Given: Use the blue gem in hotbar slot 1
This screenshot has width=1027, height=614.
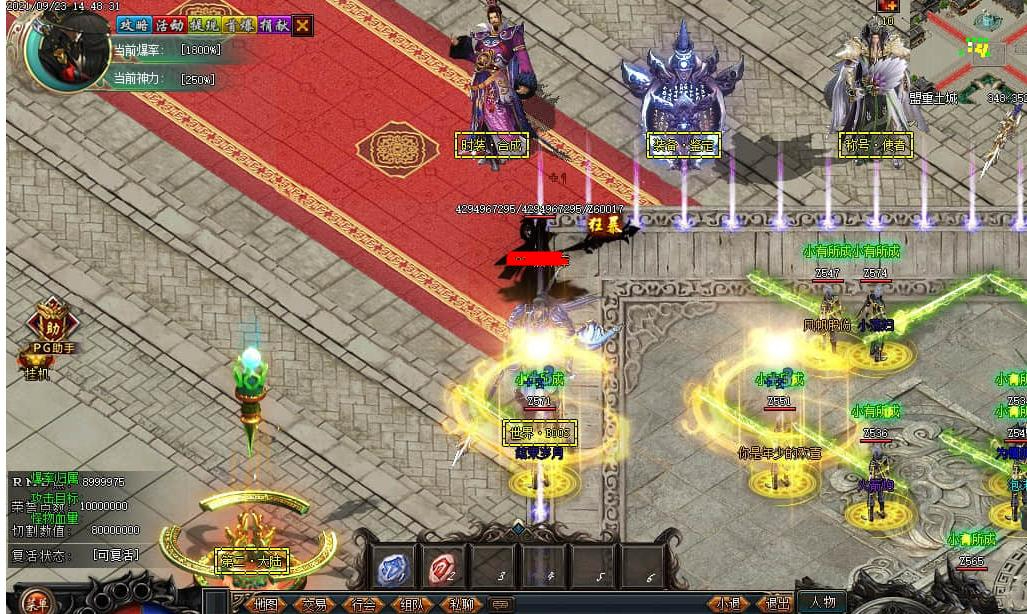Looking at the screenshot, I should [x=394, y=568].
